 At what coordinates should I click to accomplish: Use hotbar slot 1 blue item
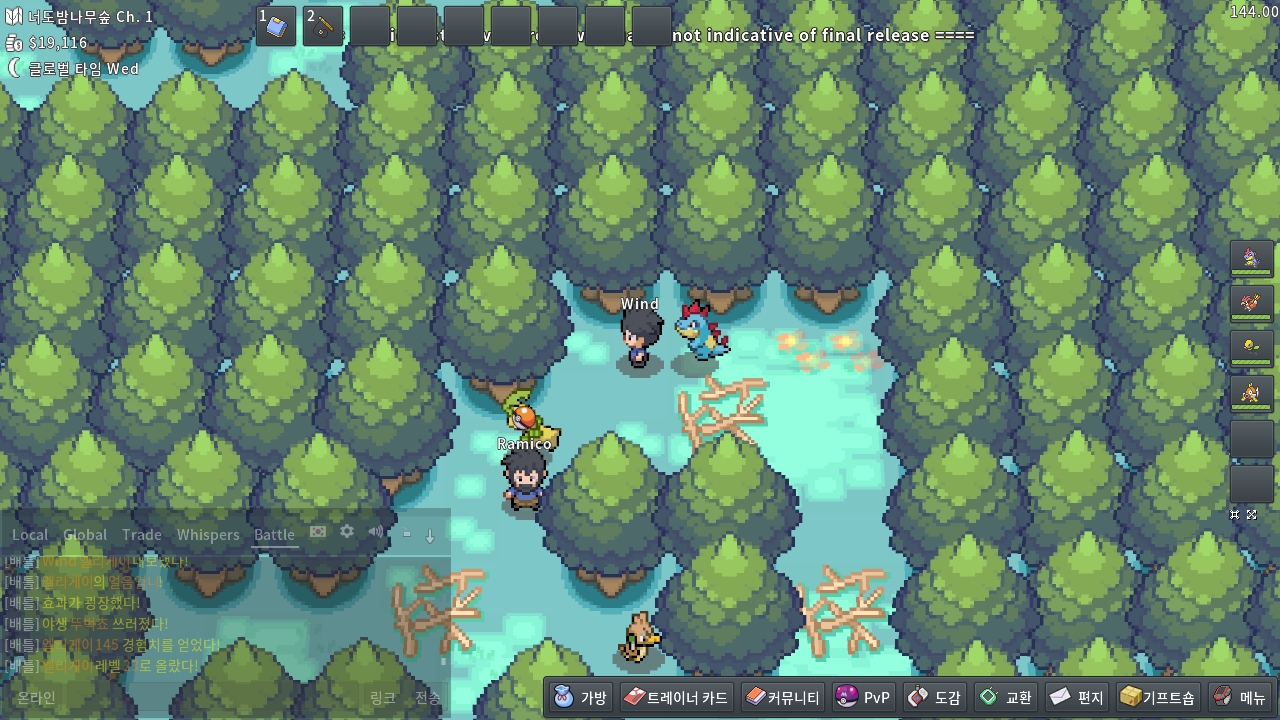(x=276, y=27)
